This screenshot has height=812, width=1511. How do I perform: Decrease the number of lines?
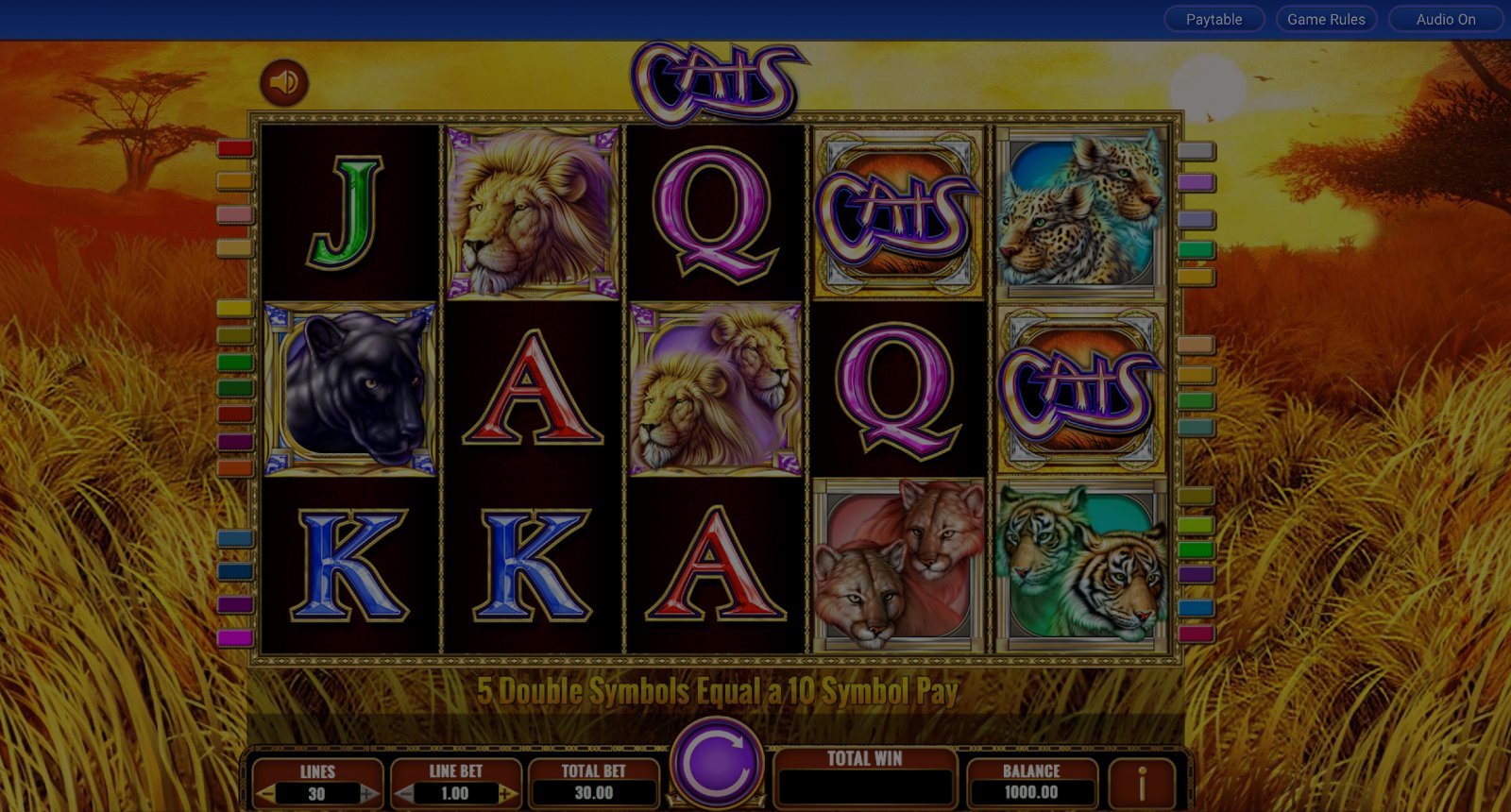pos(267,794)
